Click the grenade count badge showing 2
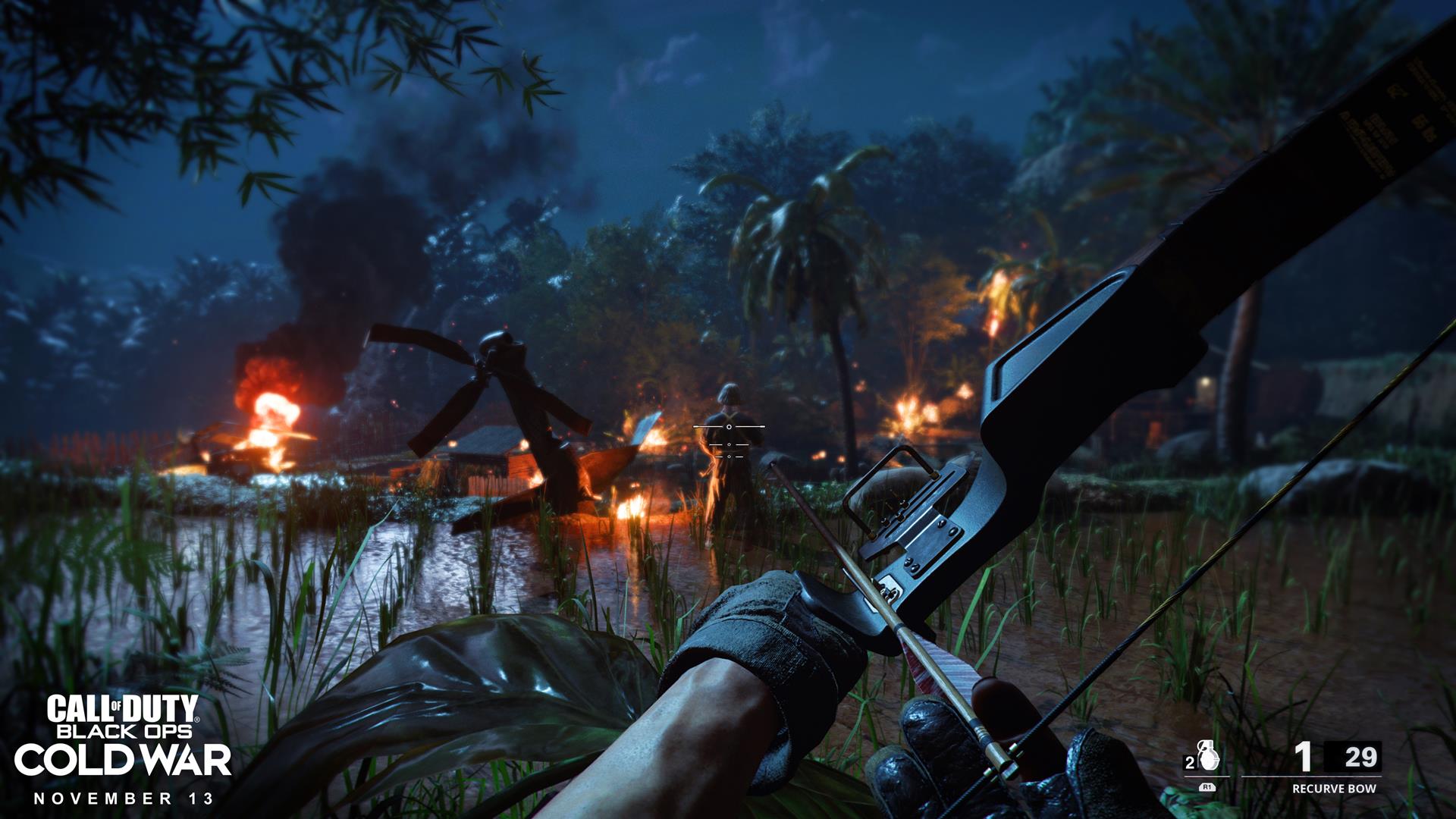Screen dimensions: 1456x819 pyautogui.click(x=1191, y=761)
